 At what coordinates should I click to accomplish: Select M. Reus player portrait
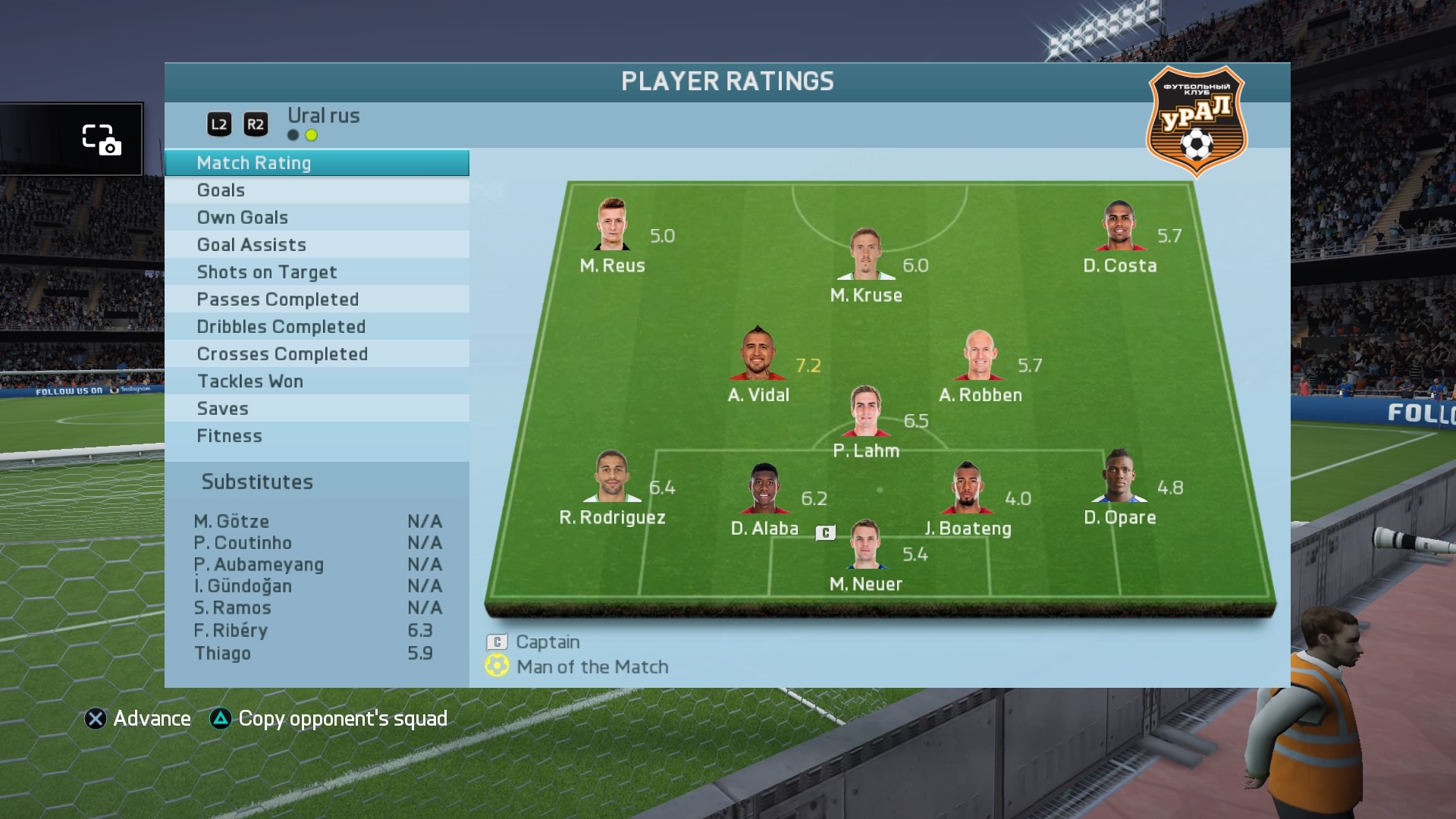tap(612, 225)
